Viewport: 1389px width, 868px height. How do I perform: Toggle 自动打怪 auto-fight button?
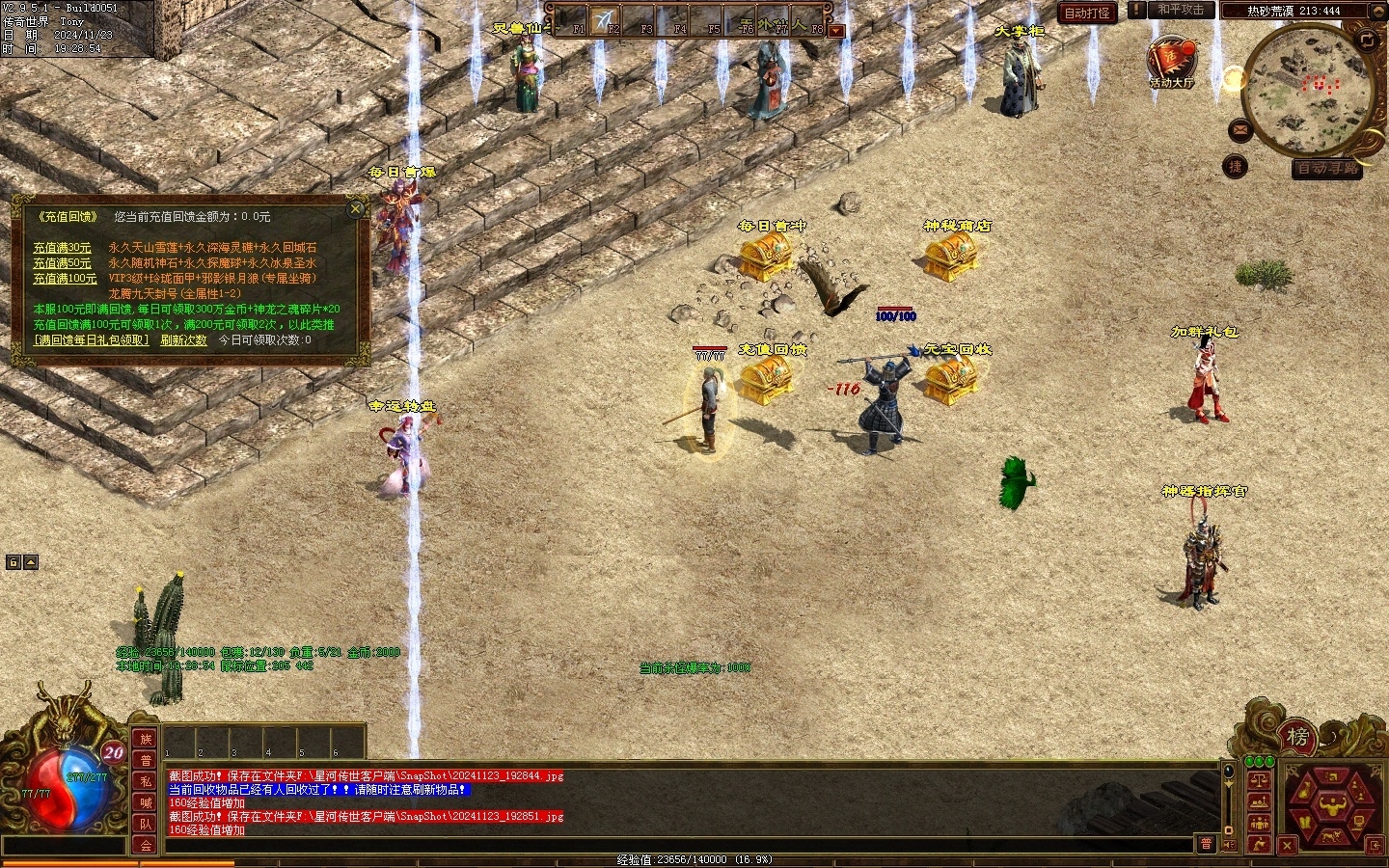pos(1087,13)
